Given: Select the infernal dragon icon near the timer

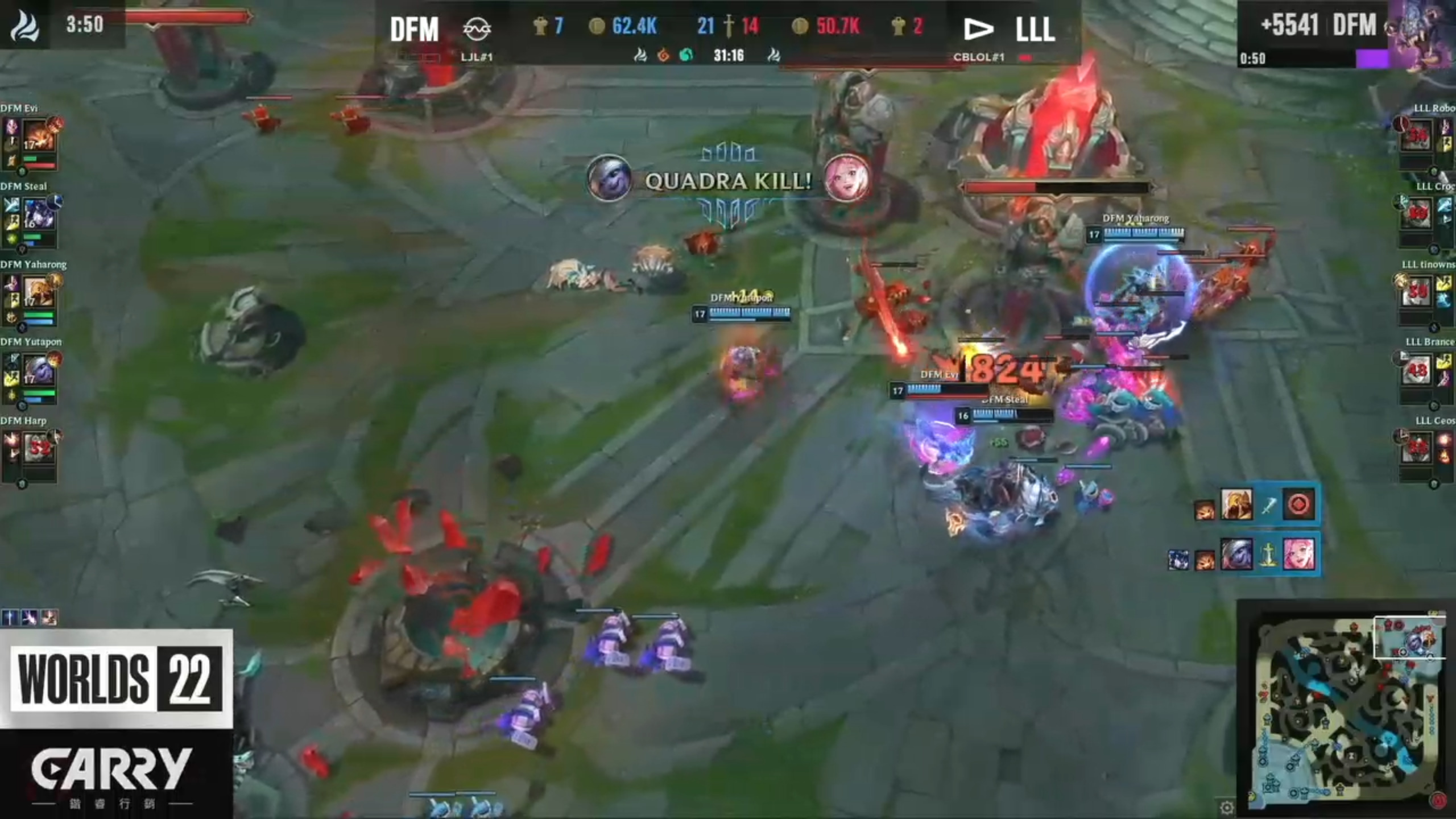Looking at the screenshot, I should [663, 55].
